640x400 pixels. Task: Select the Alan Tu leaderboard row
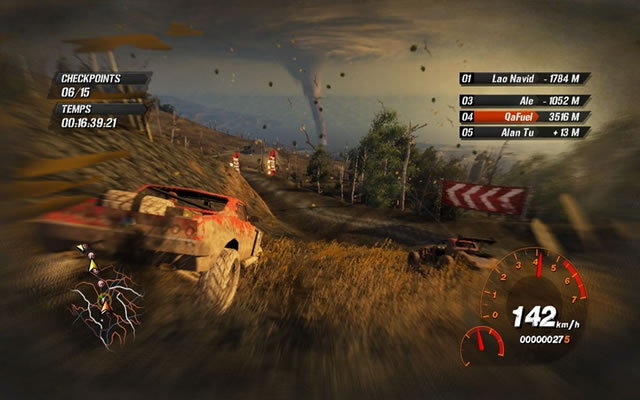click(524, 132)
